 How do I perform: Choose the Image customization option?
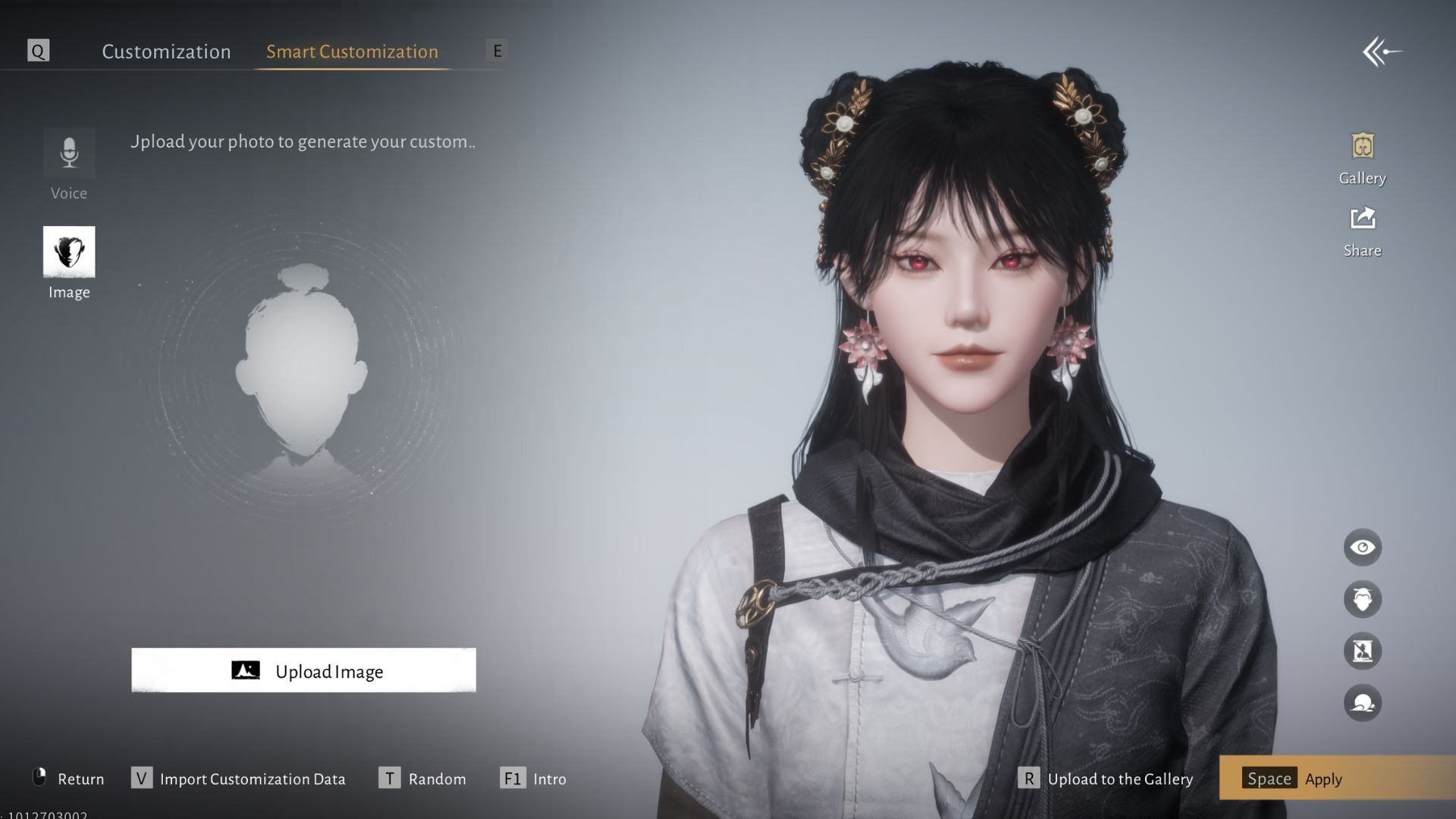(x=69, y=262)
